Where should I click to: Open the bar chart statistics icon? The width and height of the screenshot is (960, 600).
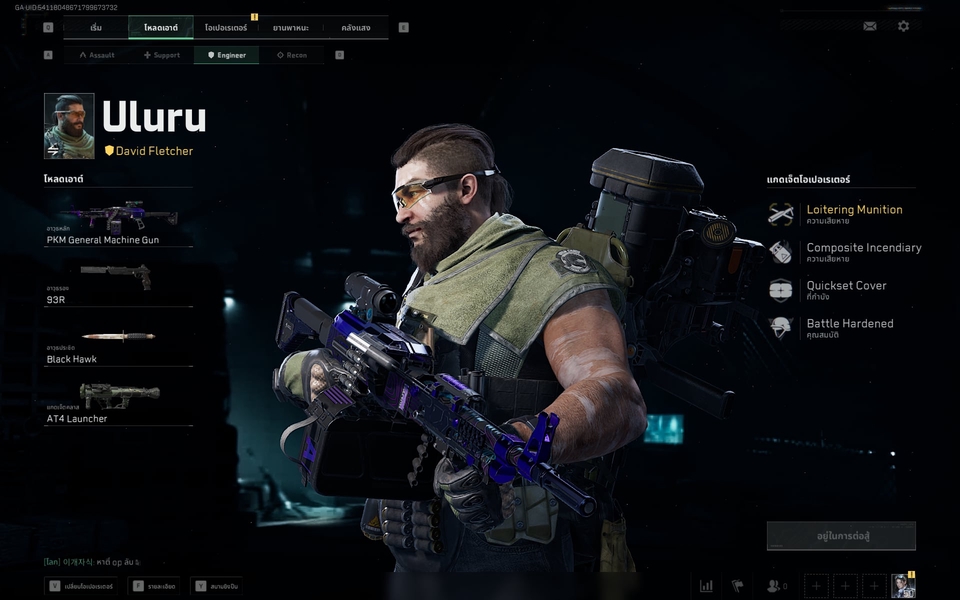pyautogui.click(x=706, y=586)
